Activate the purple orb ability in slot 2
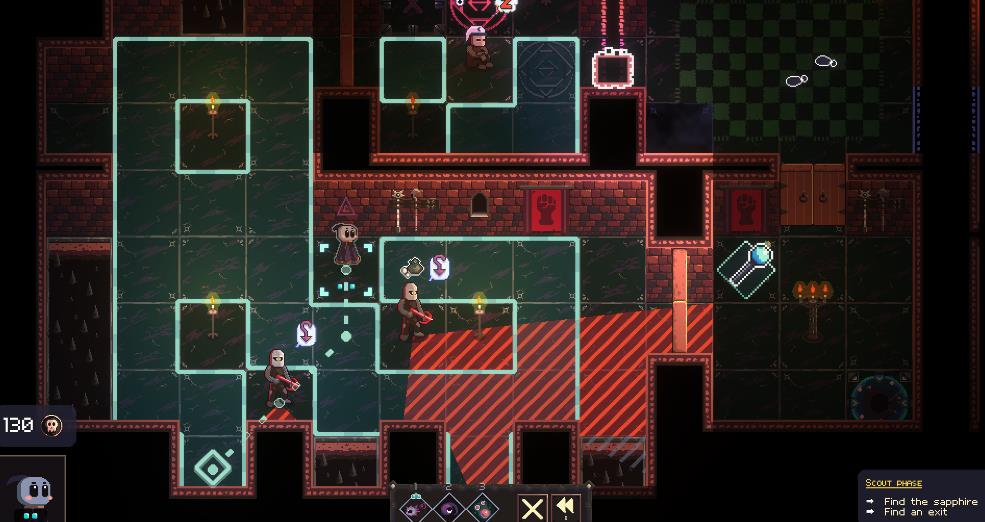Screen dimensions: 985x522 click(449, 508)
